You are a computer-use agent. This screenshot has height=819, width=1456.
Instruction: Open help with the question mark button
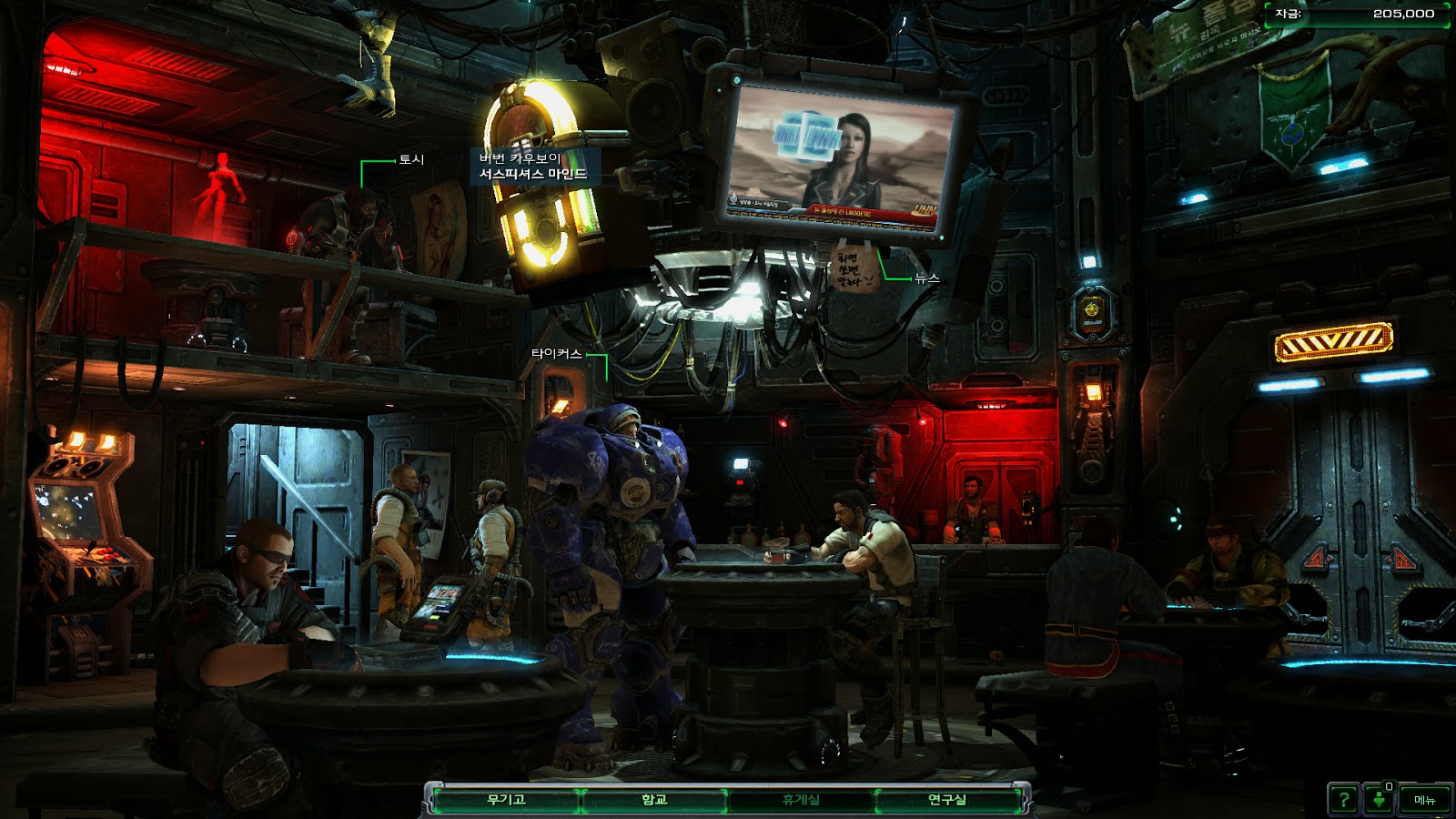point(1343,800)
